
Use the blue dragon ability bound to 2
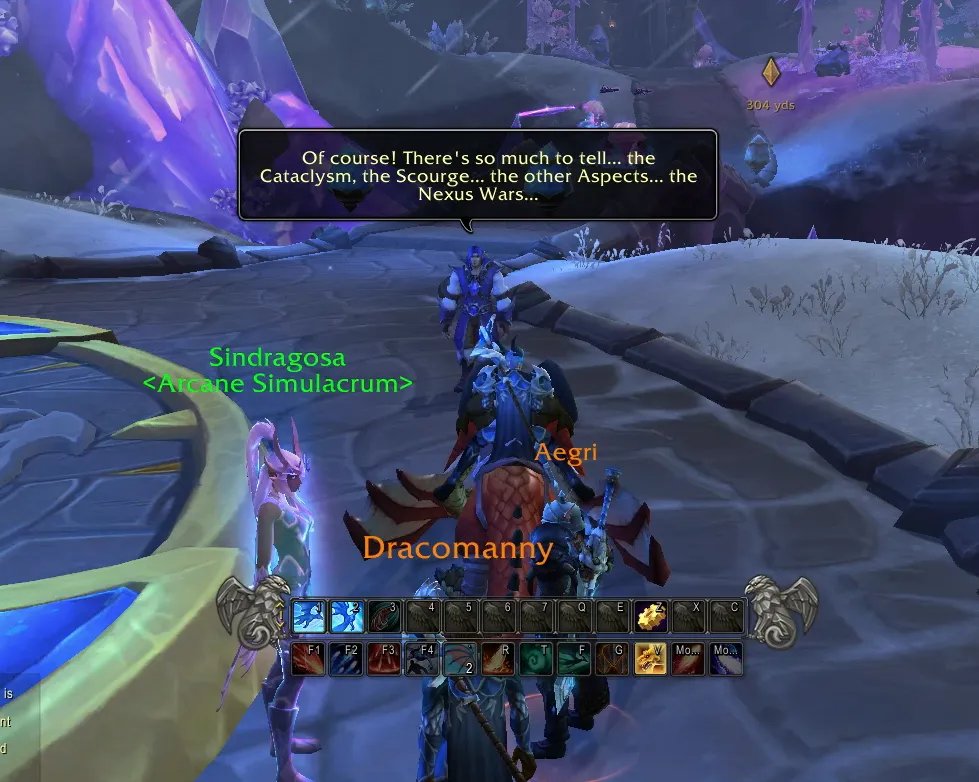tap(347, 617)
